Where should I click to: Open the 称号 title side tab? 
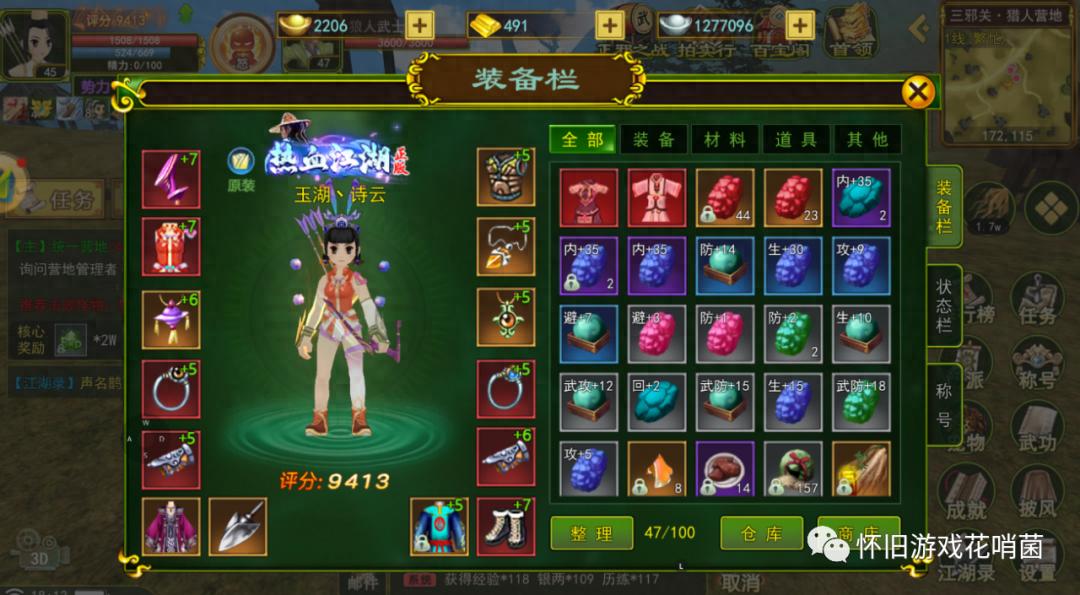943,404
